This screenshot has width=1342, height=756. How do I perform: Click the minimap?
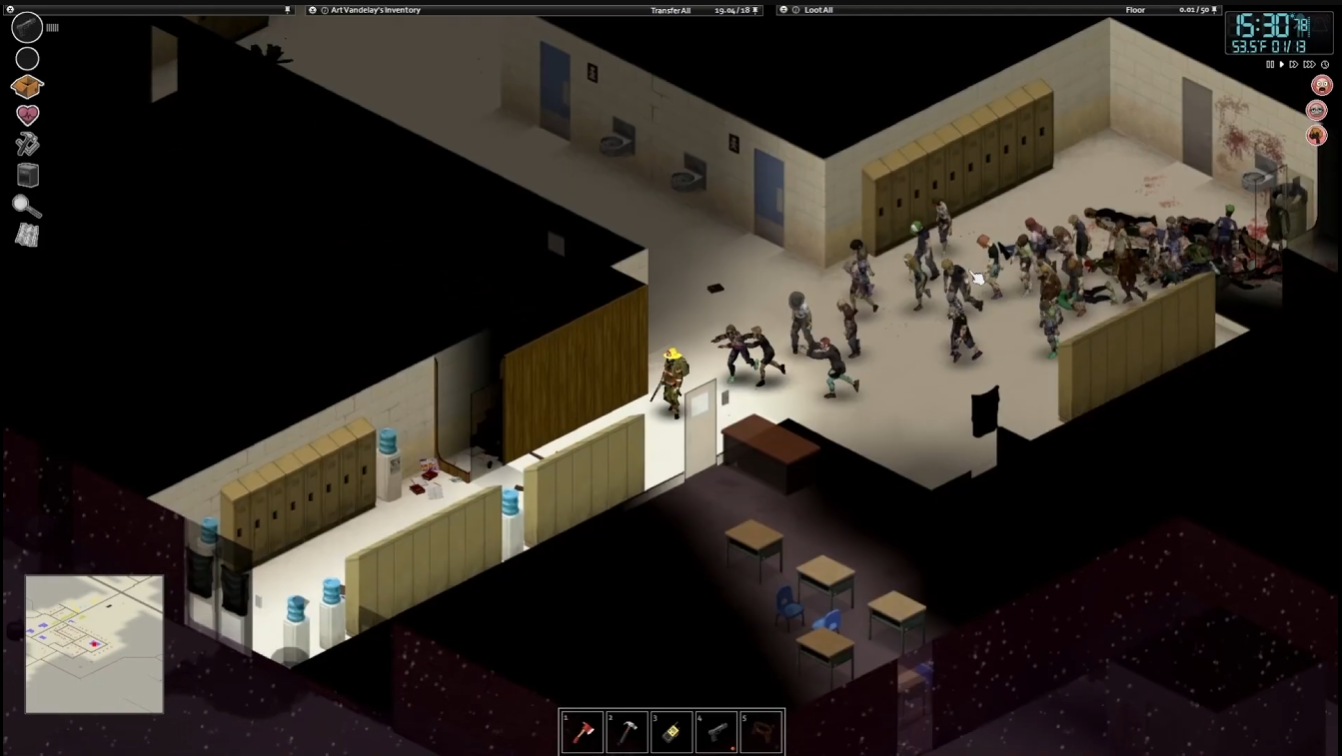tap(94, 643)
